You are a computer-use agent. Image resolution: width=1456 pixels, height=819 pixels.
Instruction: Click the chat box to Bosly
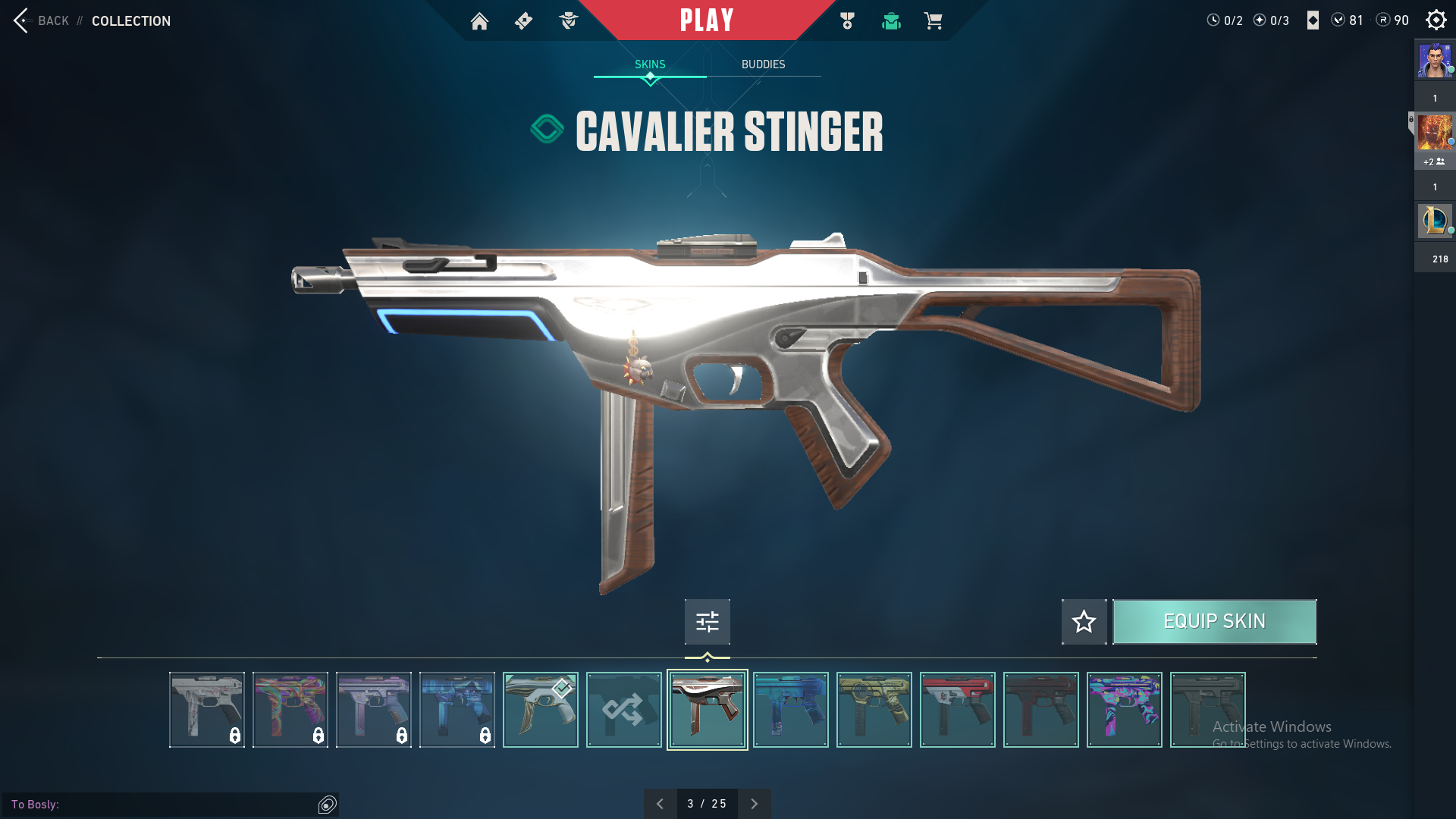(163, 805)
